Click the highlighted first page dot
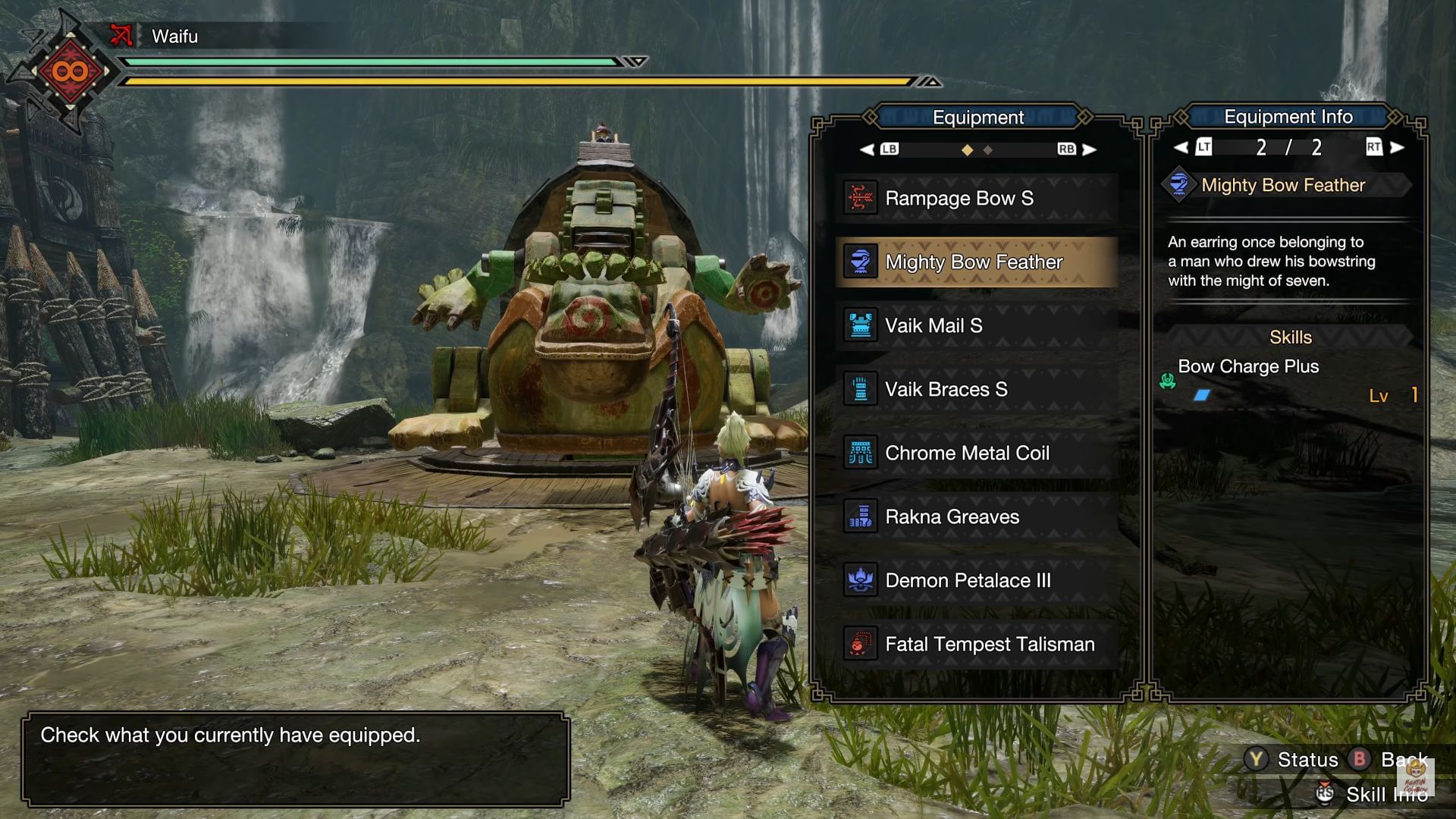The width and height of the screenshot is (1456, 819). (x=967, y=150)
